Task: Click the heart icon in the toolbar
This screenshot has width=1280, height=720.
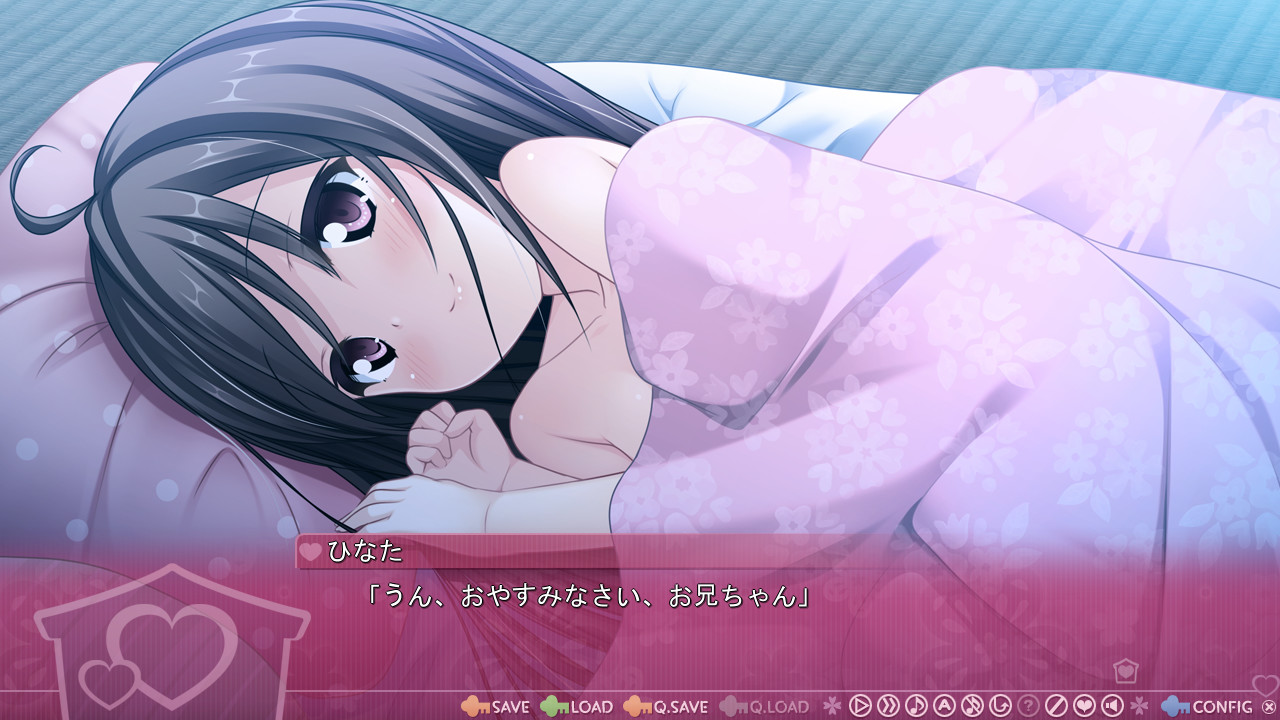Action: (x=1083, y=706)
